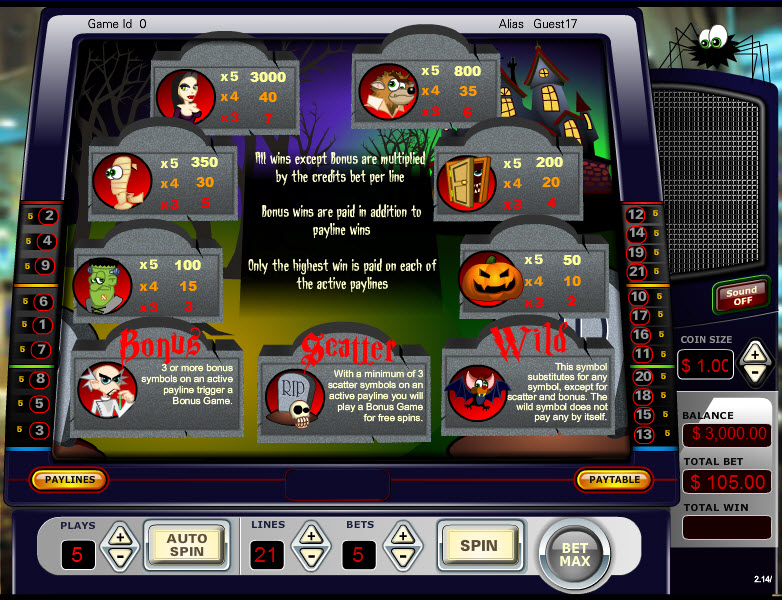Click the Paytable button
Viewport: 782px width, 600px height.
point(614,480)
